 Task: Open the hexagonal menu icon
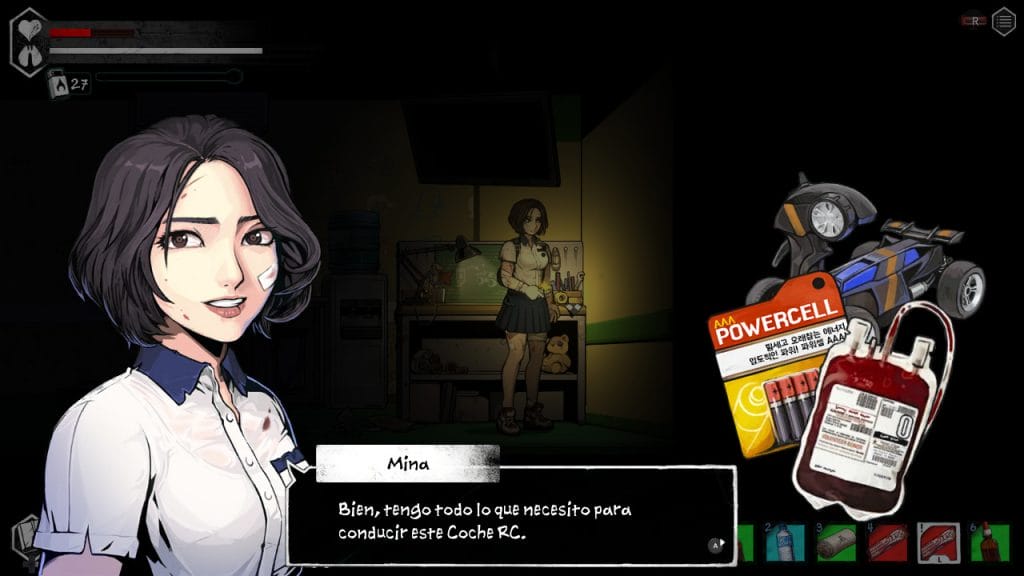click(1003, 21)
